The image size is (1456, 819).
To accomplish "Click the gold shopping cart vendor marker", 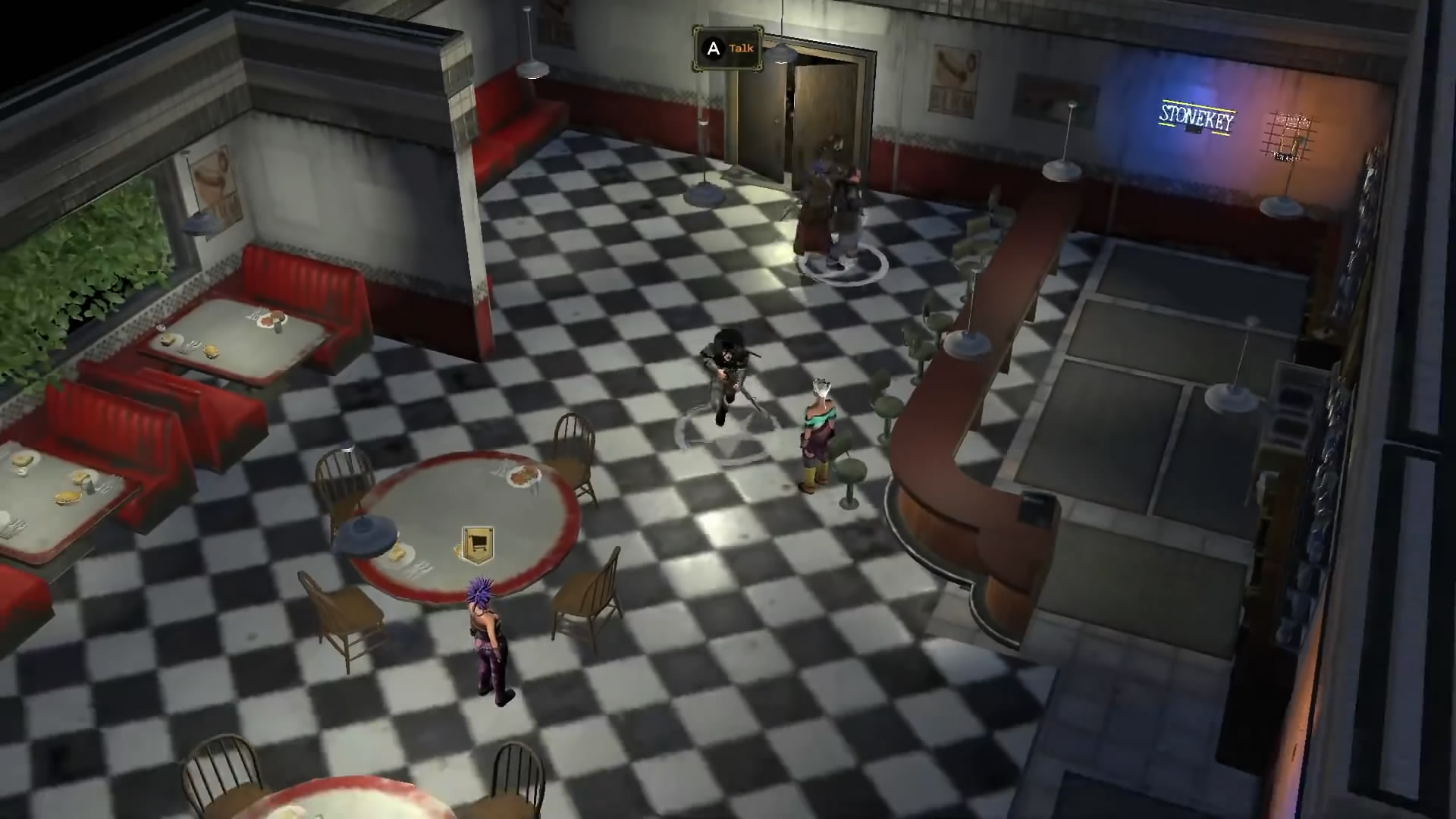I will [x=477, y=544].
